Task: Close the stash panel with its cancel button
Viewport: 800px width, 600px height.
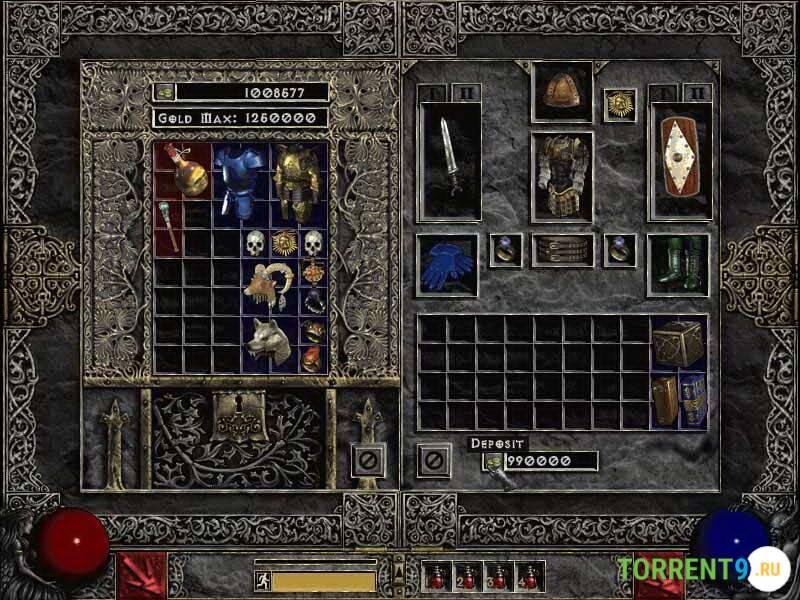Action: [368, 461]
